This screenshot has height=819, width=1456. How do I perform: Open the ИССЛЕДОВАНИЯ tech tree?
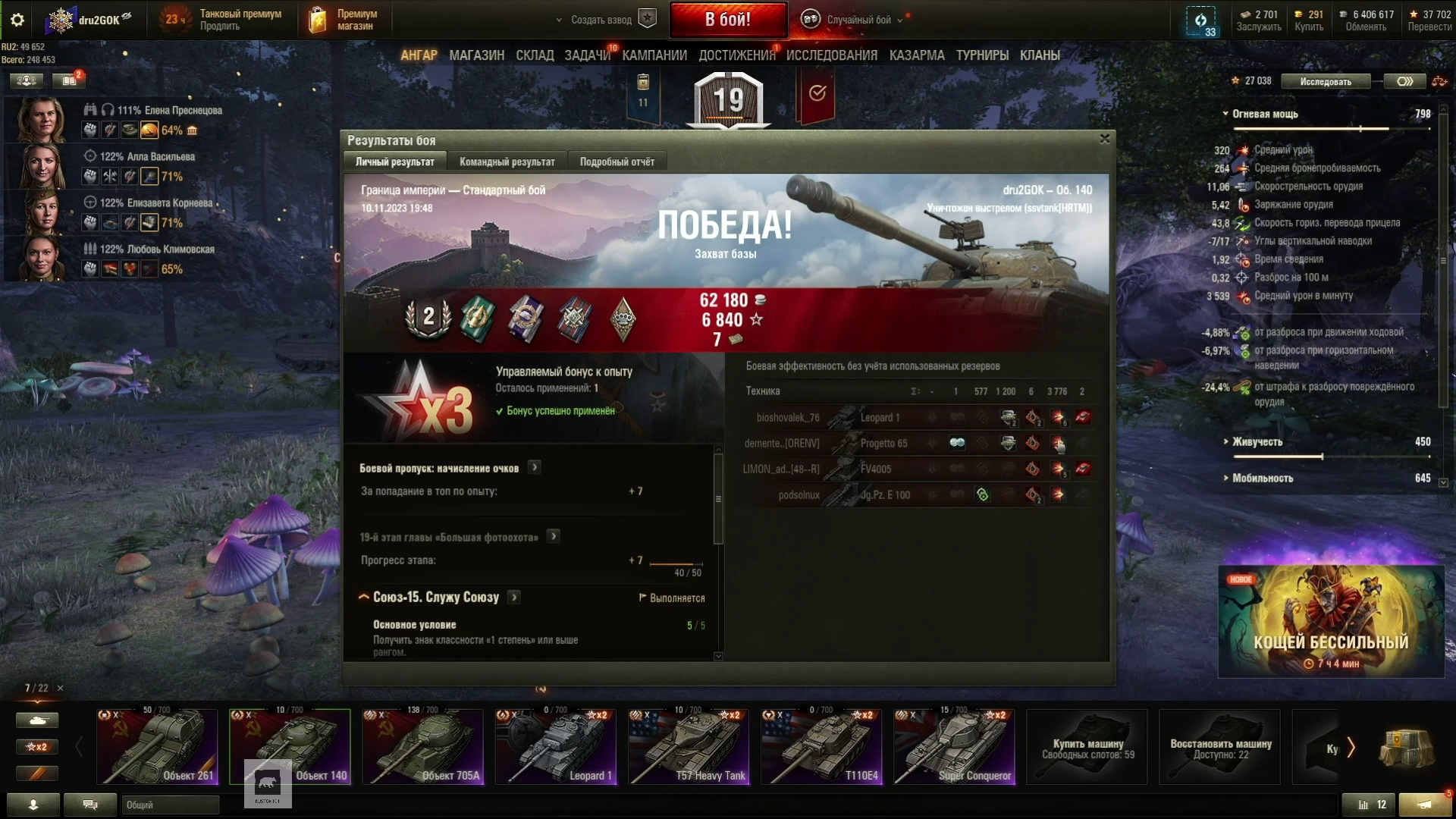point(831,55)
